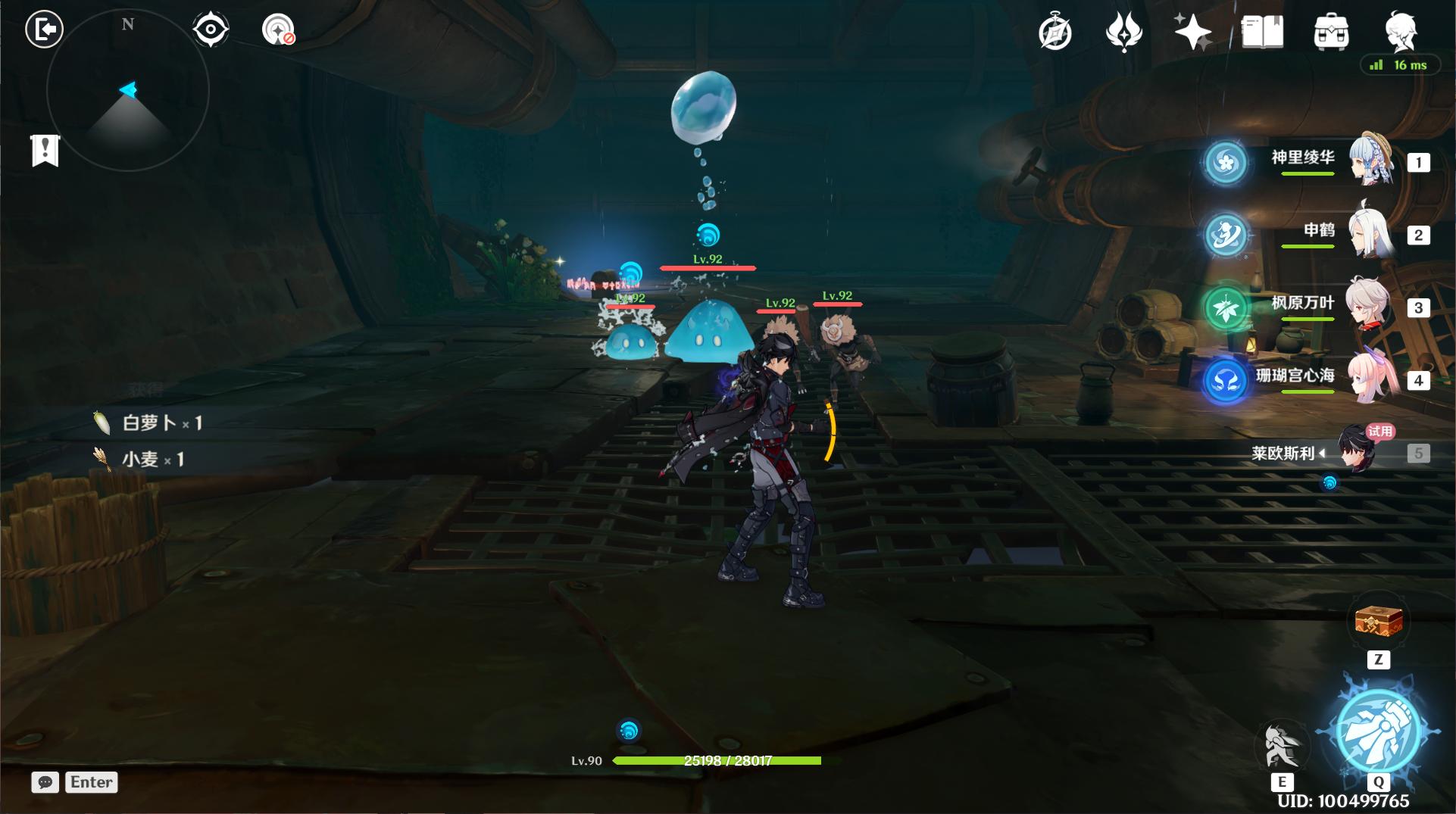Open the quest bookmark exclamation icon
Viewport: 1456px width, 814px height.
coord(45,150)
